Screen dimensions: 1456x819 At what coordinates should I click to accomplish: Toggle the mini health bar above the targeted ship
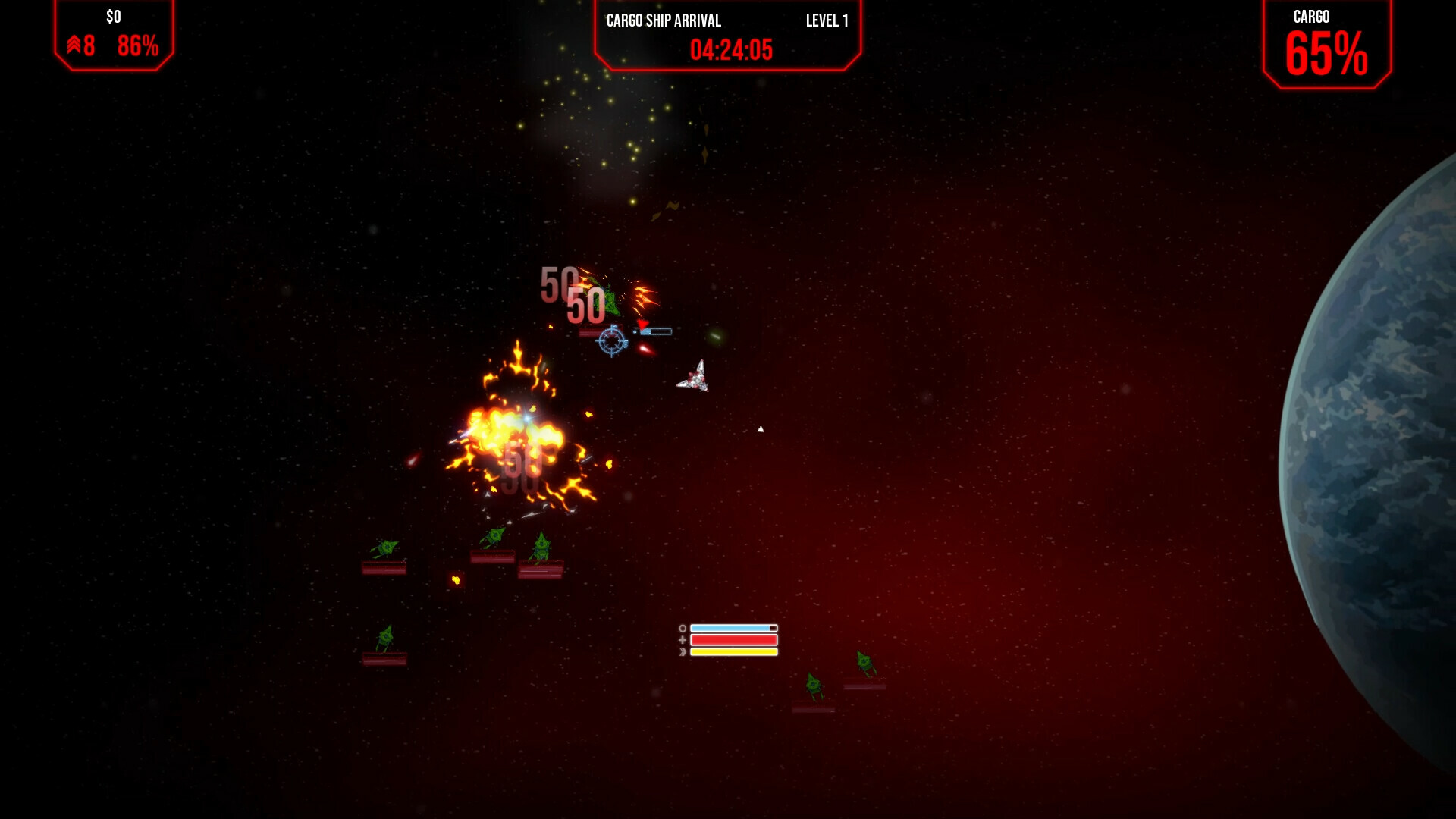[x=657, y=331]
